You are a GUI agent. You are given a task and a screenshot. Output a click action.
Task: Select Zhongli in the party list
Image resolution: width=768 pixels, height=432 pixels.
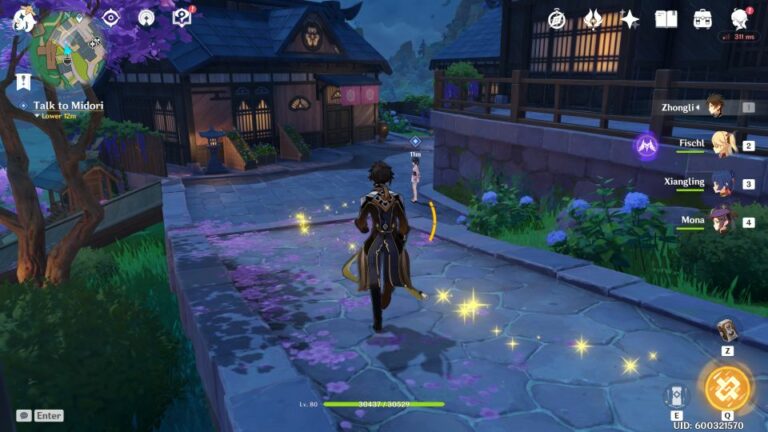[x=714, y=106]
